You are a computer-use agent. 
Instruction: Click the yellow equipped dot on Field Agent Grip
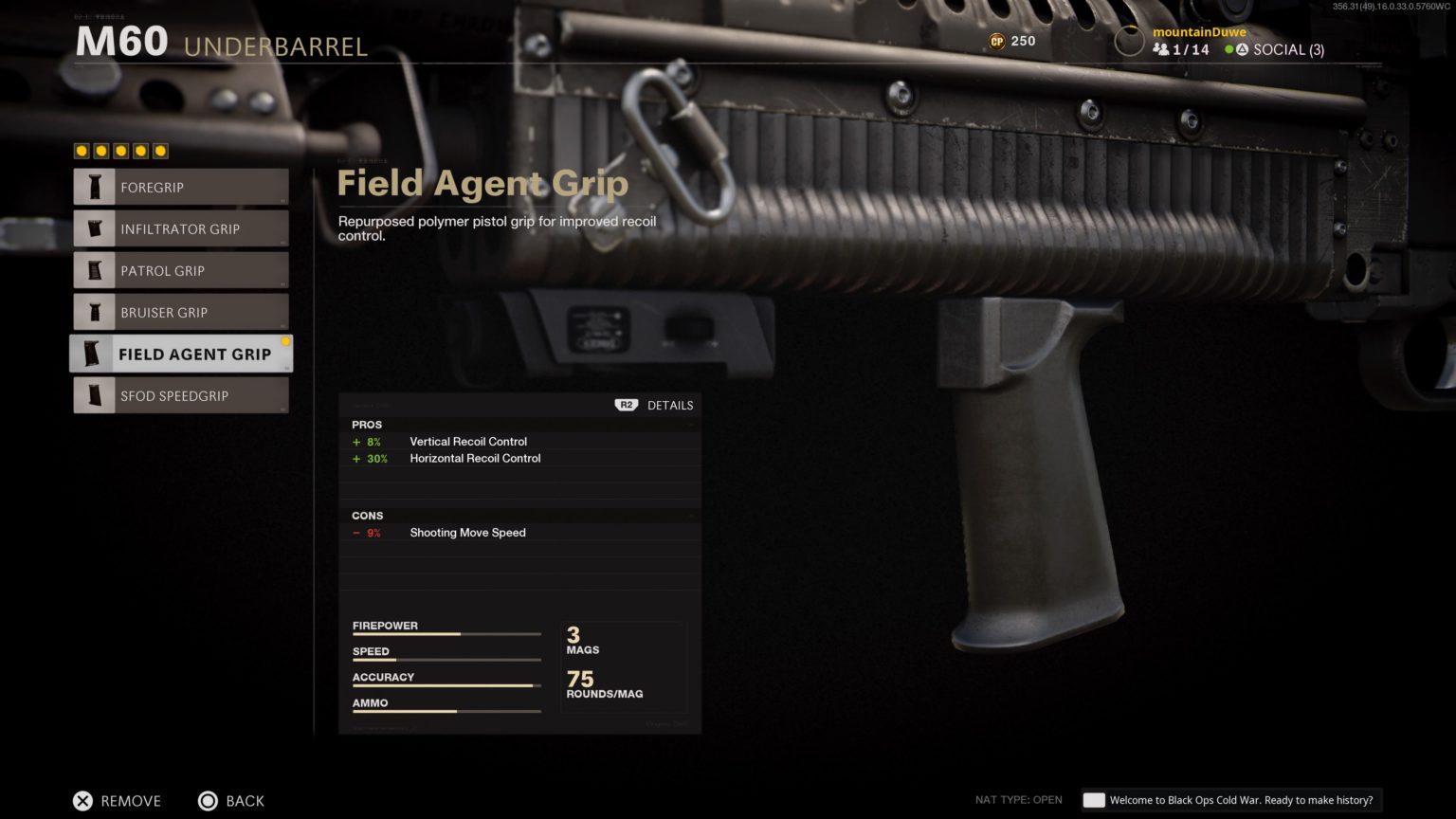tap(286, 341)
